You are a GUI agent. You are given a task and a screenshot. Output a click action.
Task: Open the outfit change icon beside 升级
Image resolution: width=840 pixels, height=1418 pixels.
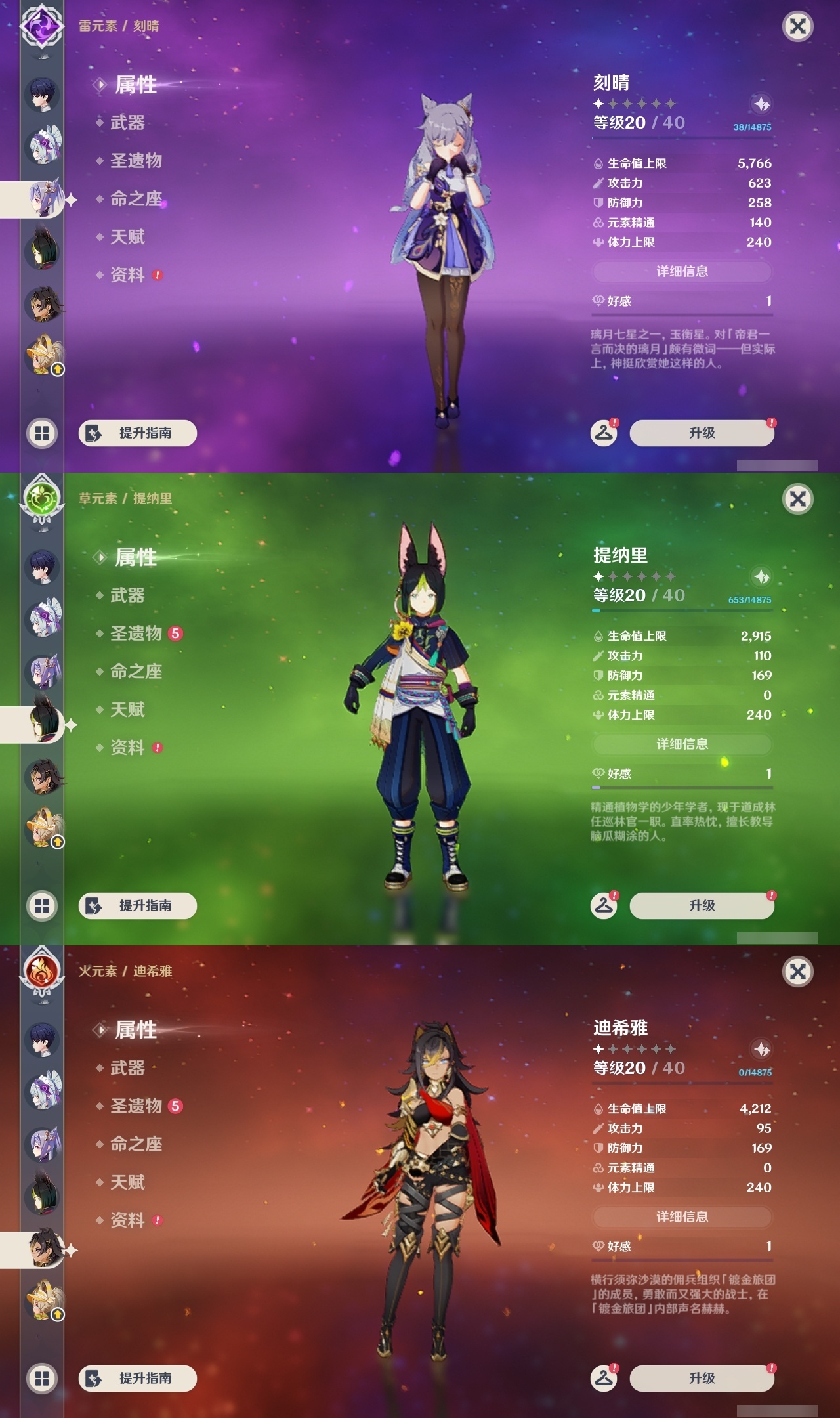pyautogui.click(x=605, y=433)
